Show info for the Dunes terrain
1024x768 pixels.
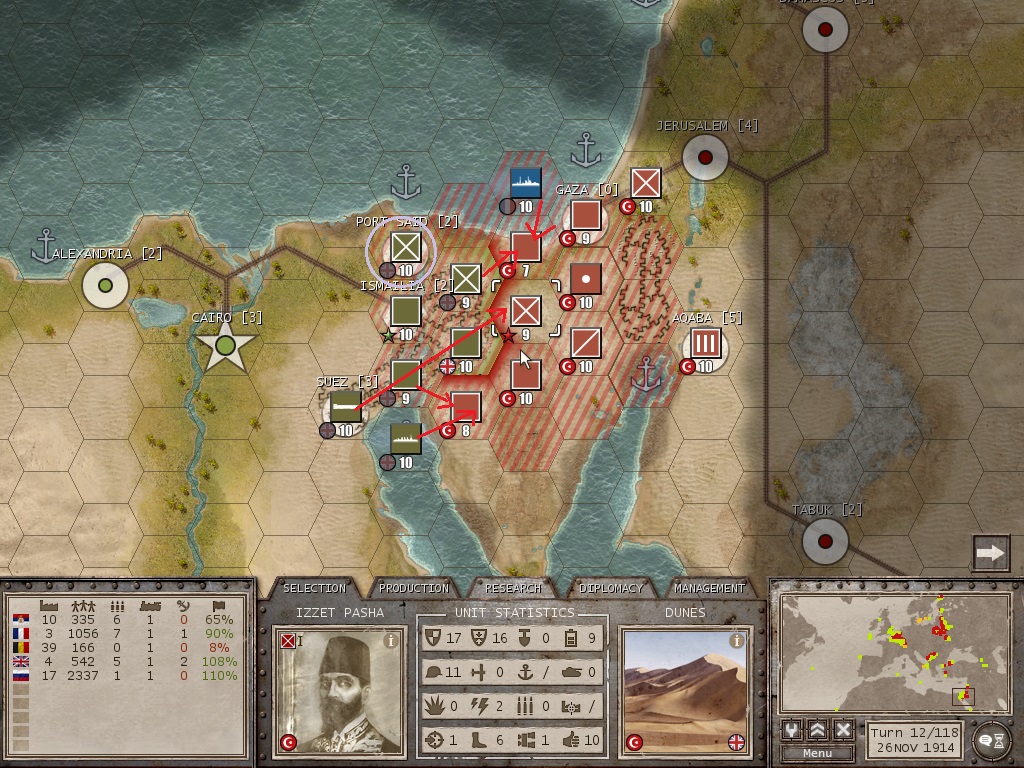pos(737,640)
